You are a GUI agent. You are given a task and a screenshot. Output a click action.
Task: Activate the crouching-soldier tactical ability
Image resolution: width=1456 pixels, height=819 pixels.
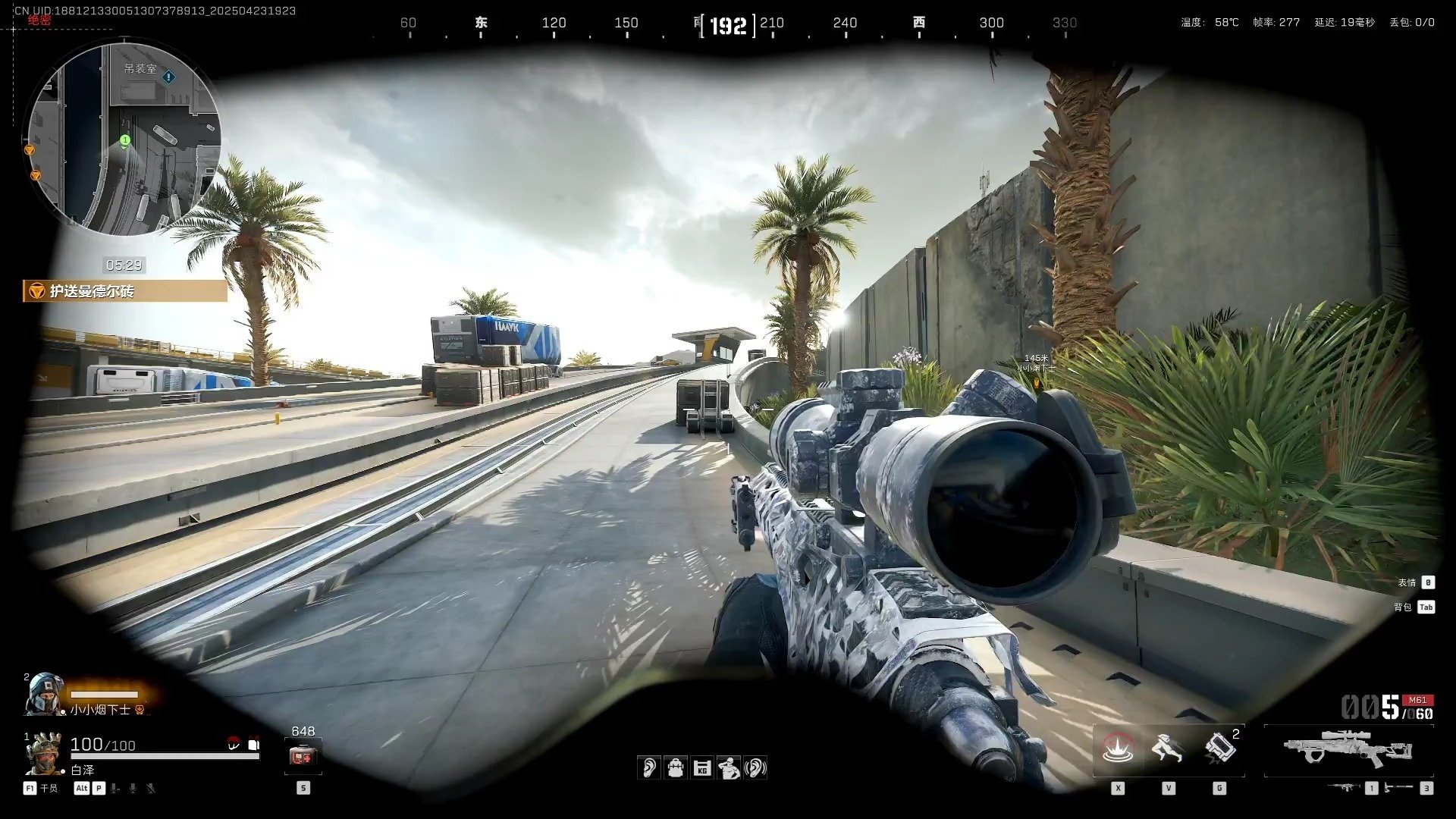(x=1168, y=749)
